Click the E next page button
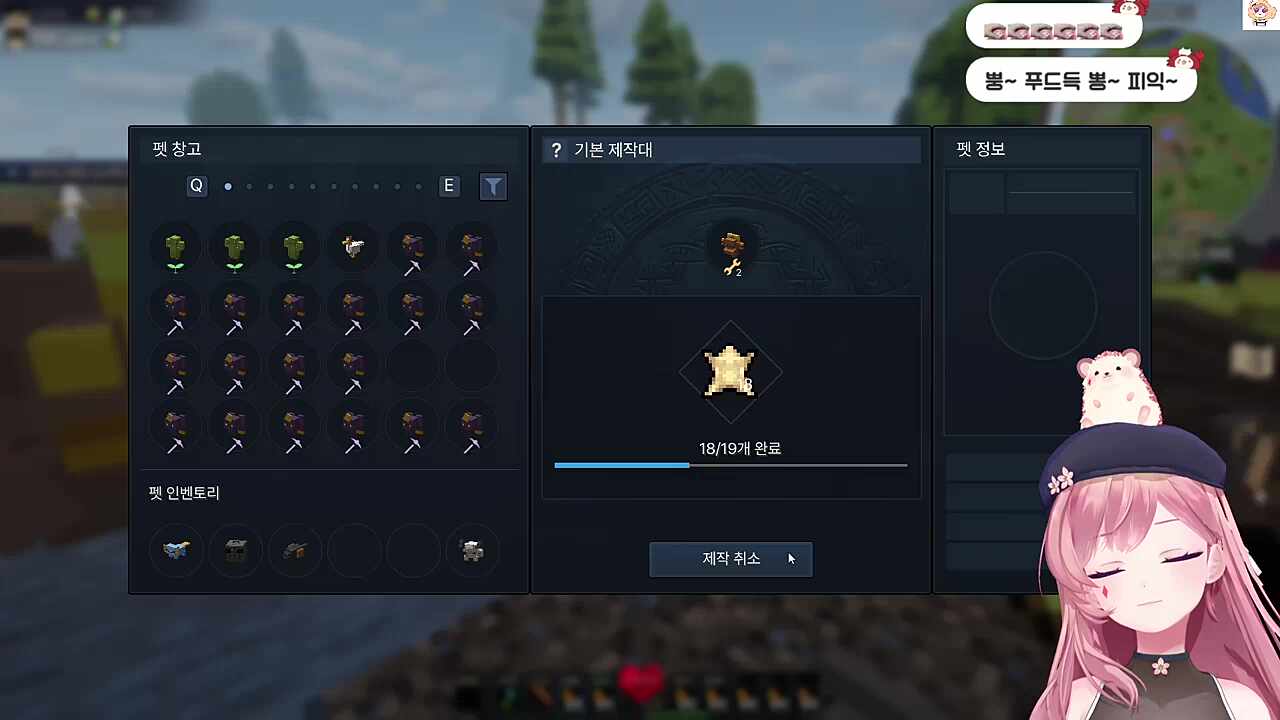 448,186
